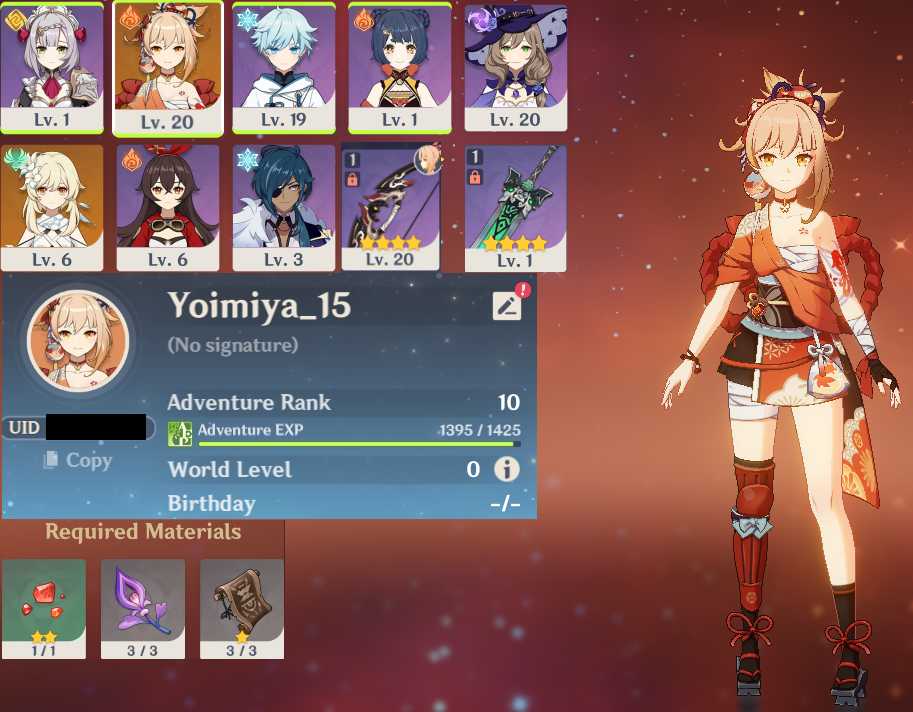
Task: Choose the Amber Lv. 6 character card
Action: pyautogui.click(x=167, y=207)
